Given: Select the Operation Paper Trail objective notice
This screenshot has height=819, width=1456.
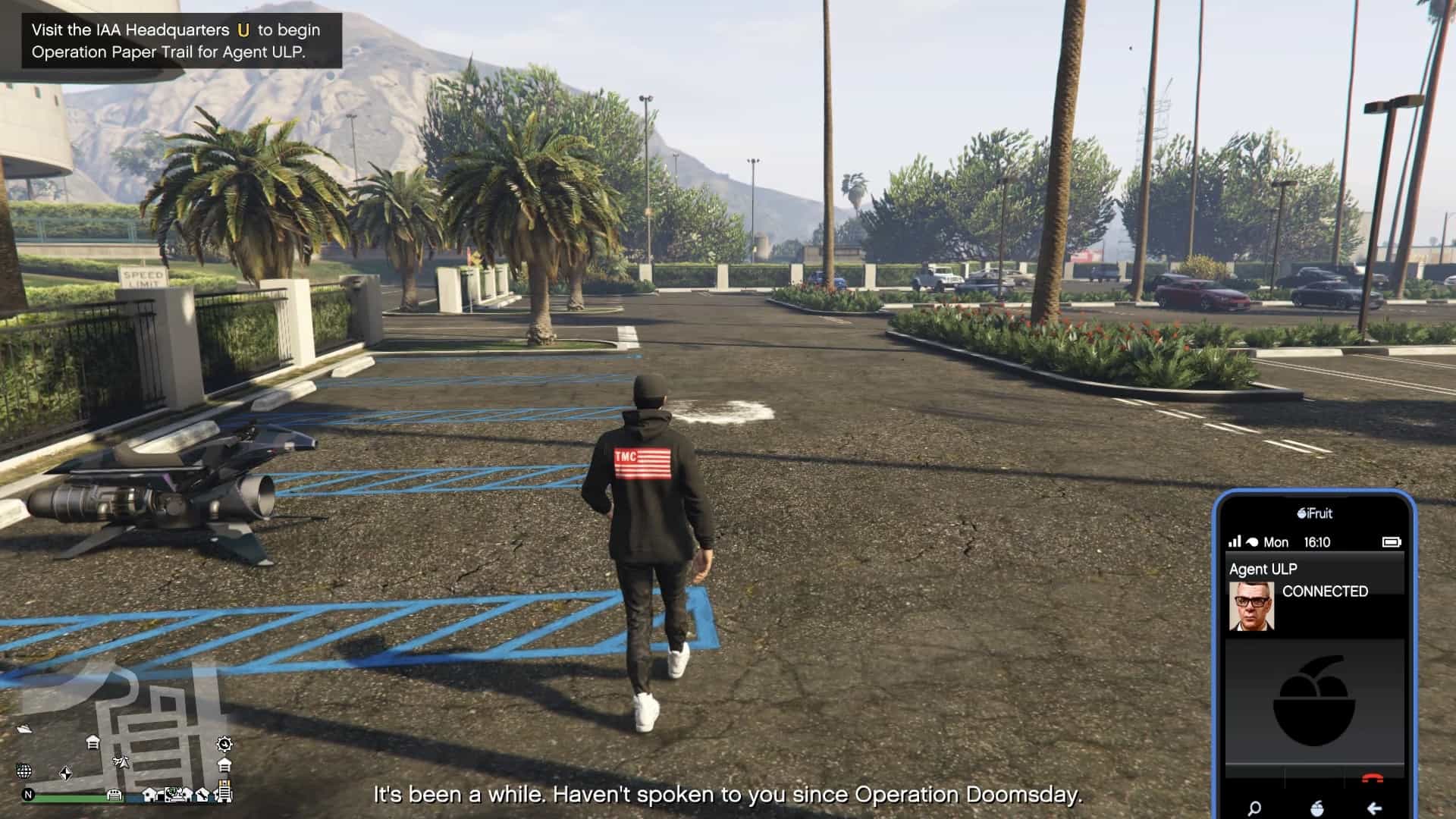Looking at the screenshot, I should [x=176, y=41].
